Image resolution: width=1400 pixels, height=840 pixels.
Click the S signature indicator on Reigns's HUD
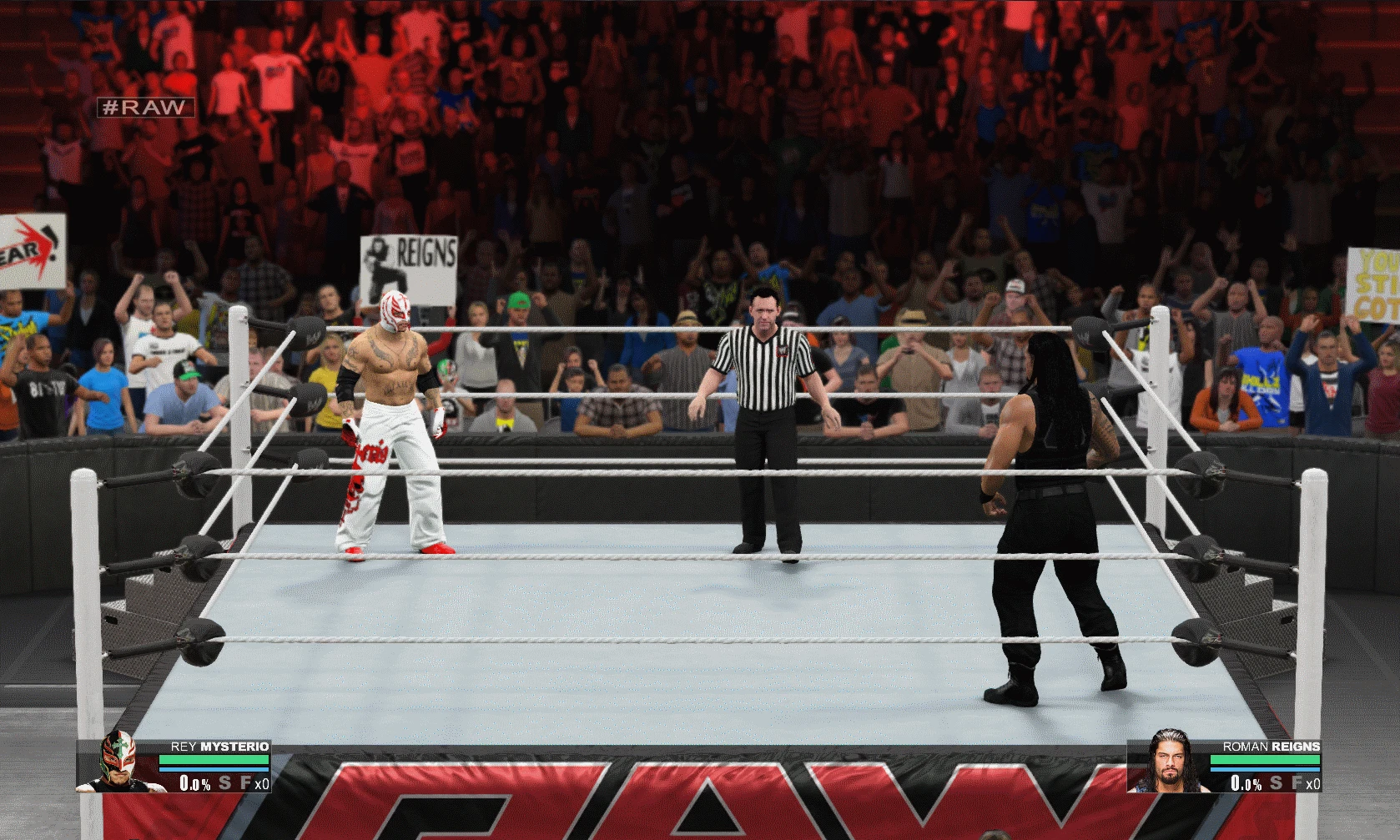point(1276,782)
